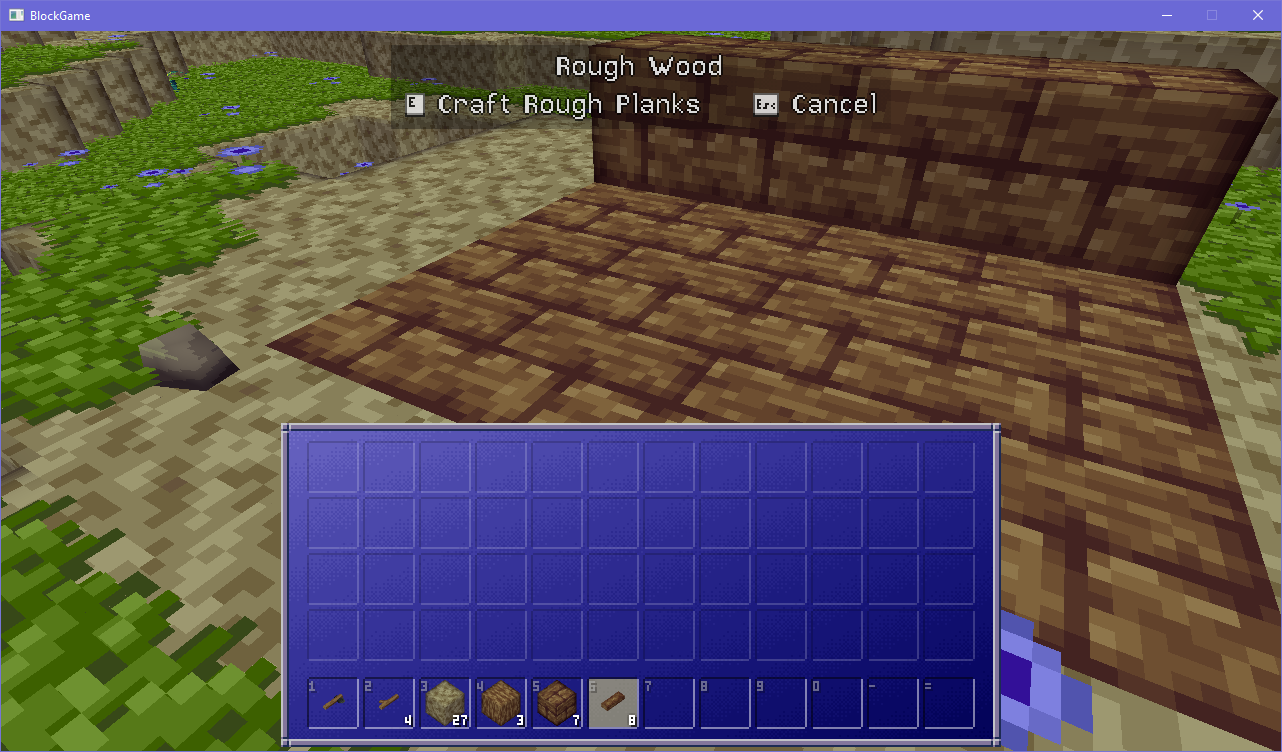This screenshot has height=752, width=1282.
Task: Select the stone block stack of 27
Action: (444, 703)
